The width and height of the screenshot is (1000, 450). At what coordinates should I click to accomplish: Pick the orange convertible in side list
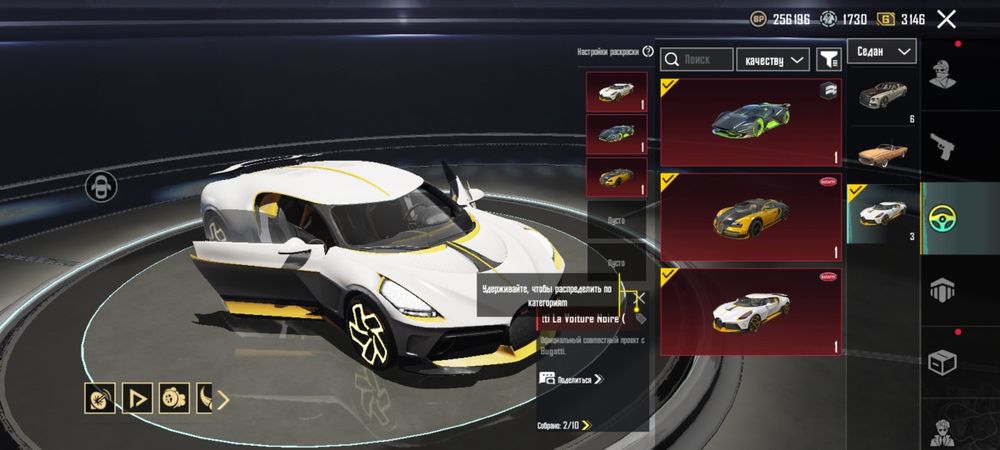[x=882, y=154]
